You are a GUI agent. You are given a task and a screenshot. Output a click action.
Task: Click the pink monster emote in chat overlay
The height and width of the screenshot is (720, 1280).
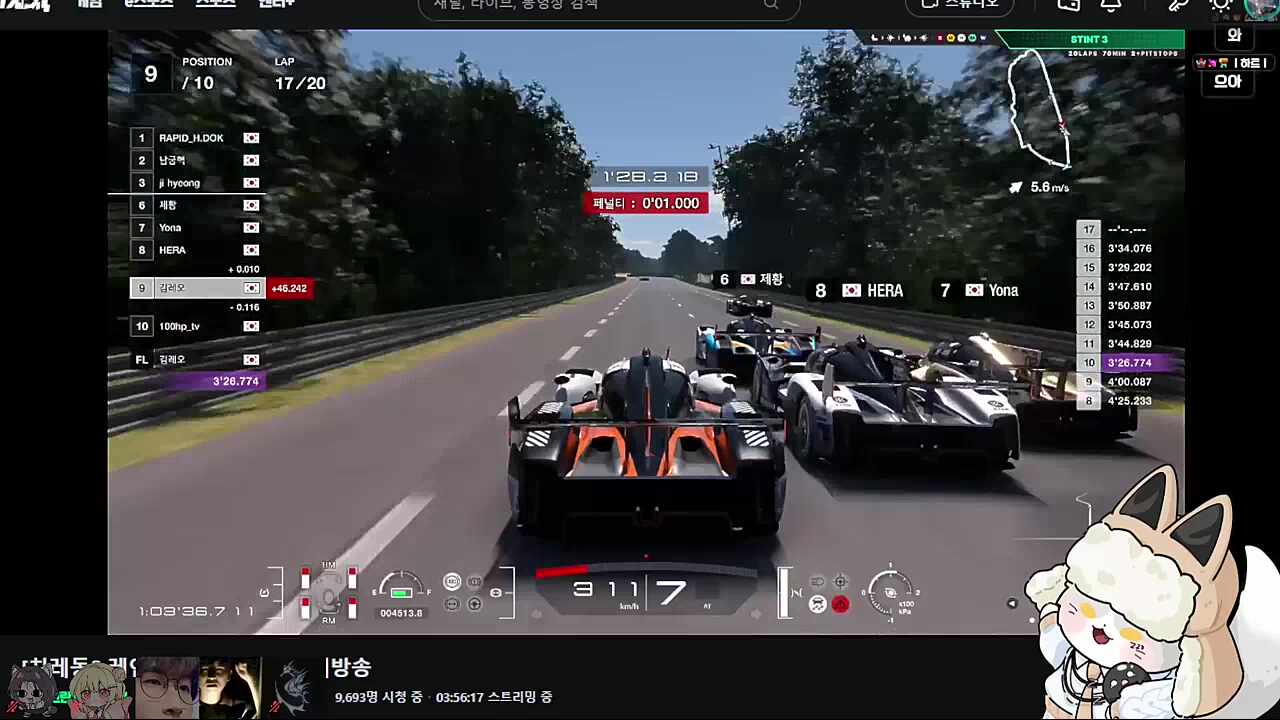tap(1212, 63)
